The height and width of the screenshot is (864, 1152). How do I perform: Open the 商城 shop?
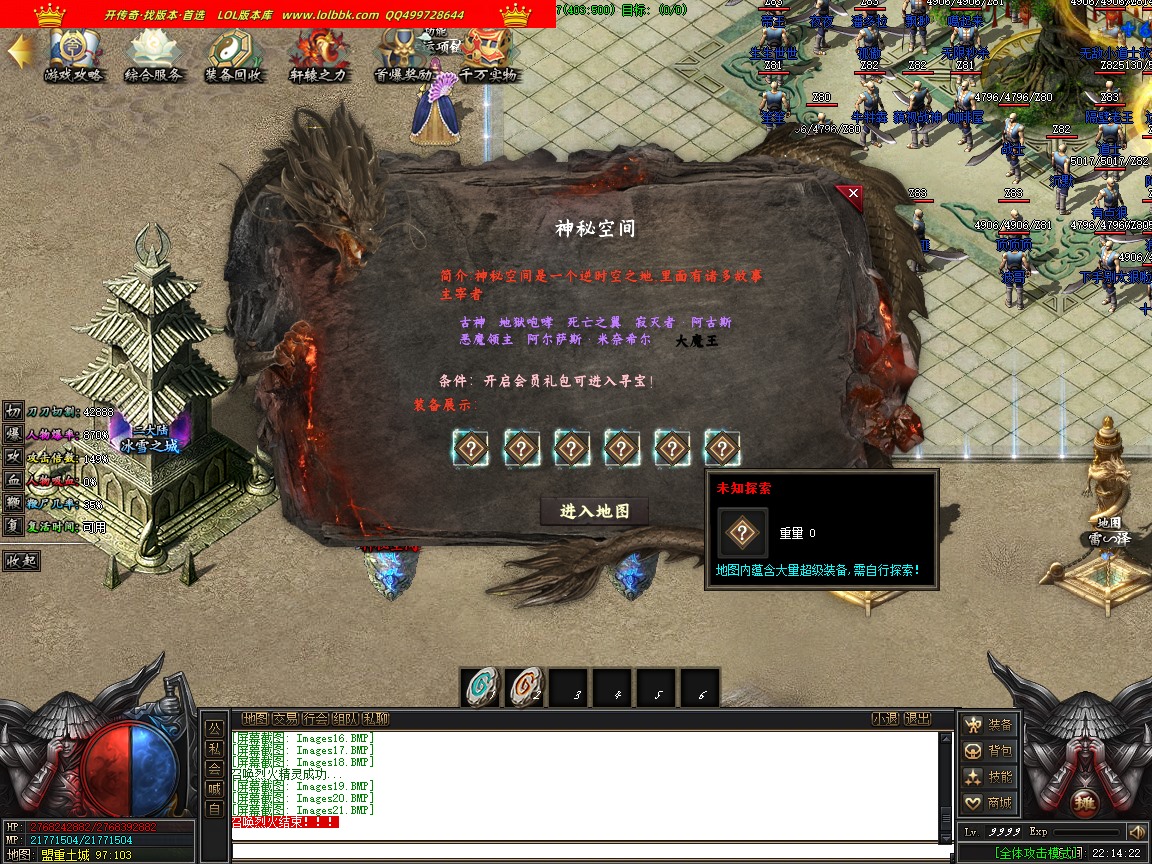pos(988,803)
